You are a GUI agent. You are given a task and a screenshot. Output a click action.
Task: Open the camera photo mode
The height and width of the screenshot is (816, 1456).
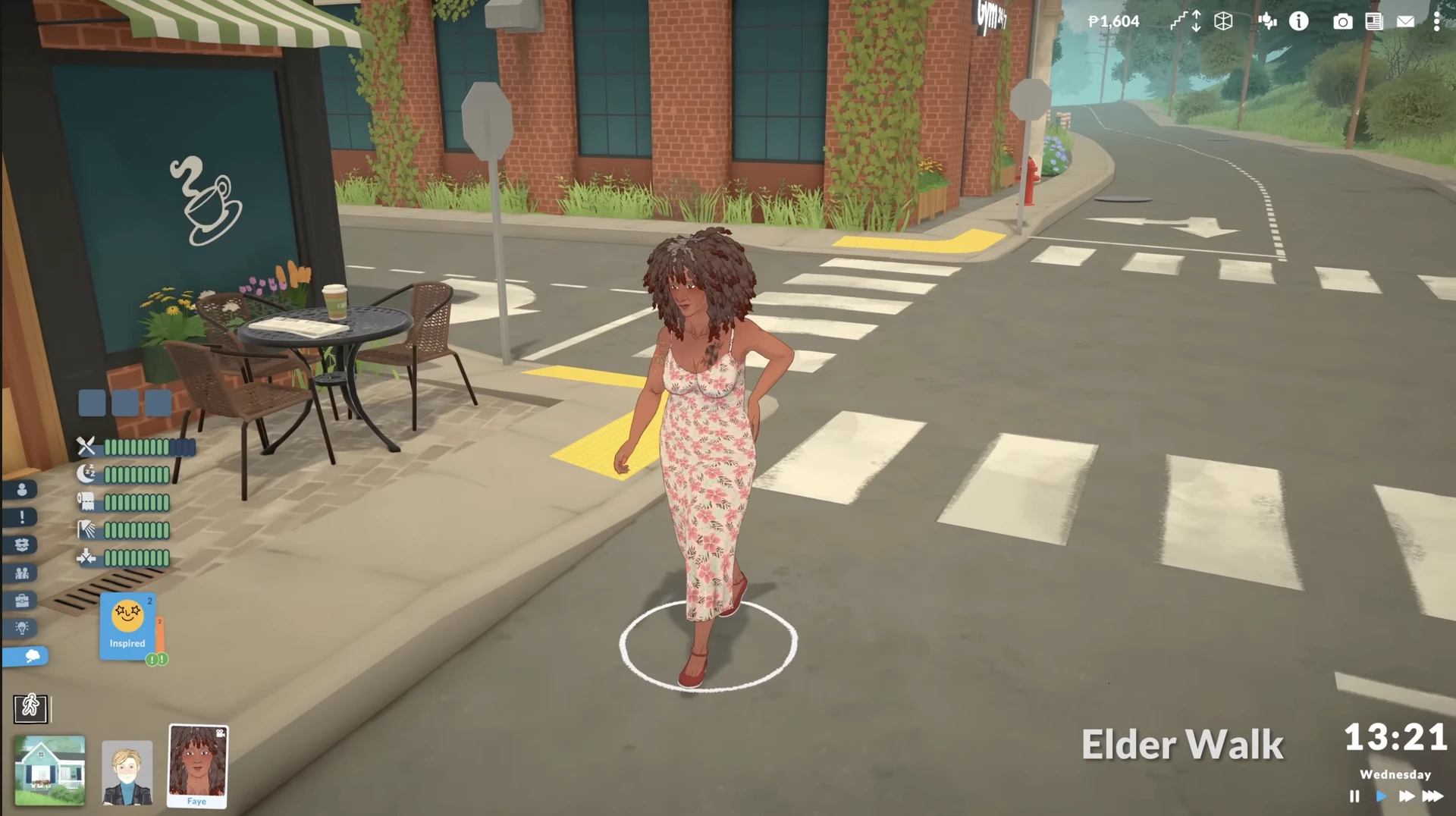pyautogui.click(x=1342, y=22)
